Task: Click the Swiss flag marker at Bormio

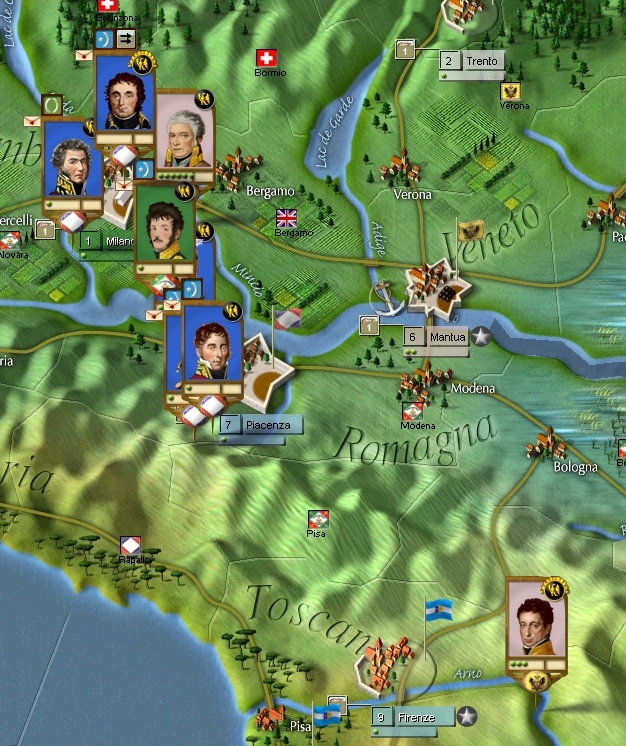Action: pyautogui.click(x=266, y=58)
